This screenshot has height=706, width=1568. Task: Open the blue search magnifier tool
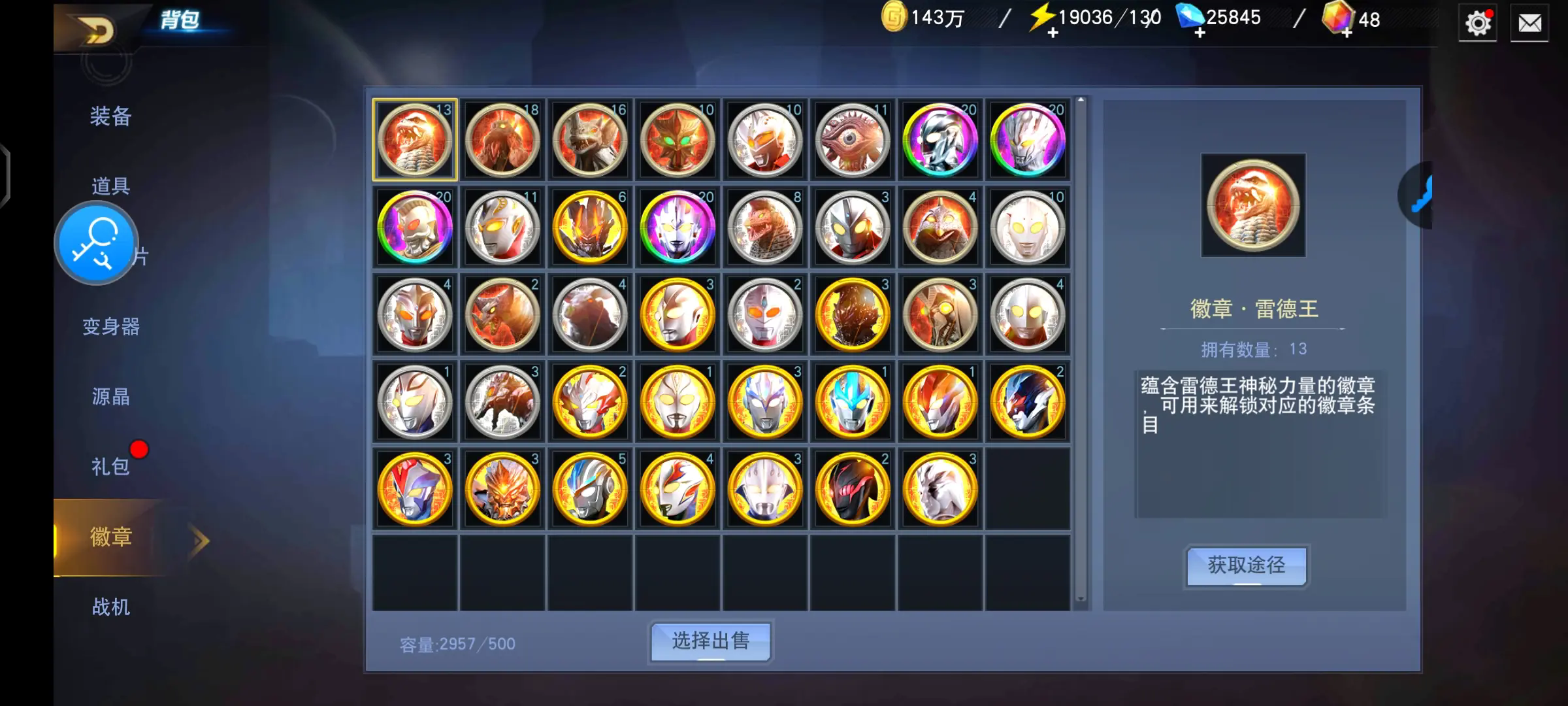click(x=95, y=243)
